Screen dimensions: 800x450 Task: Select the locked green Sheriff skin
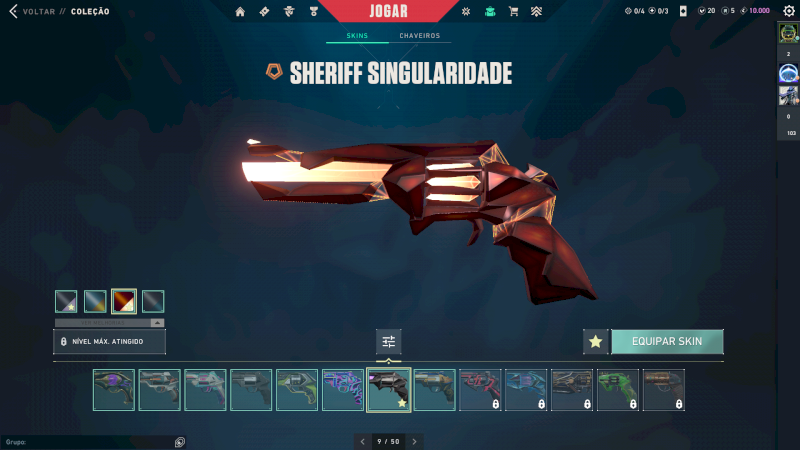point(617,390)
